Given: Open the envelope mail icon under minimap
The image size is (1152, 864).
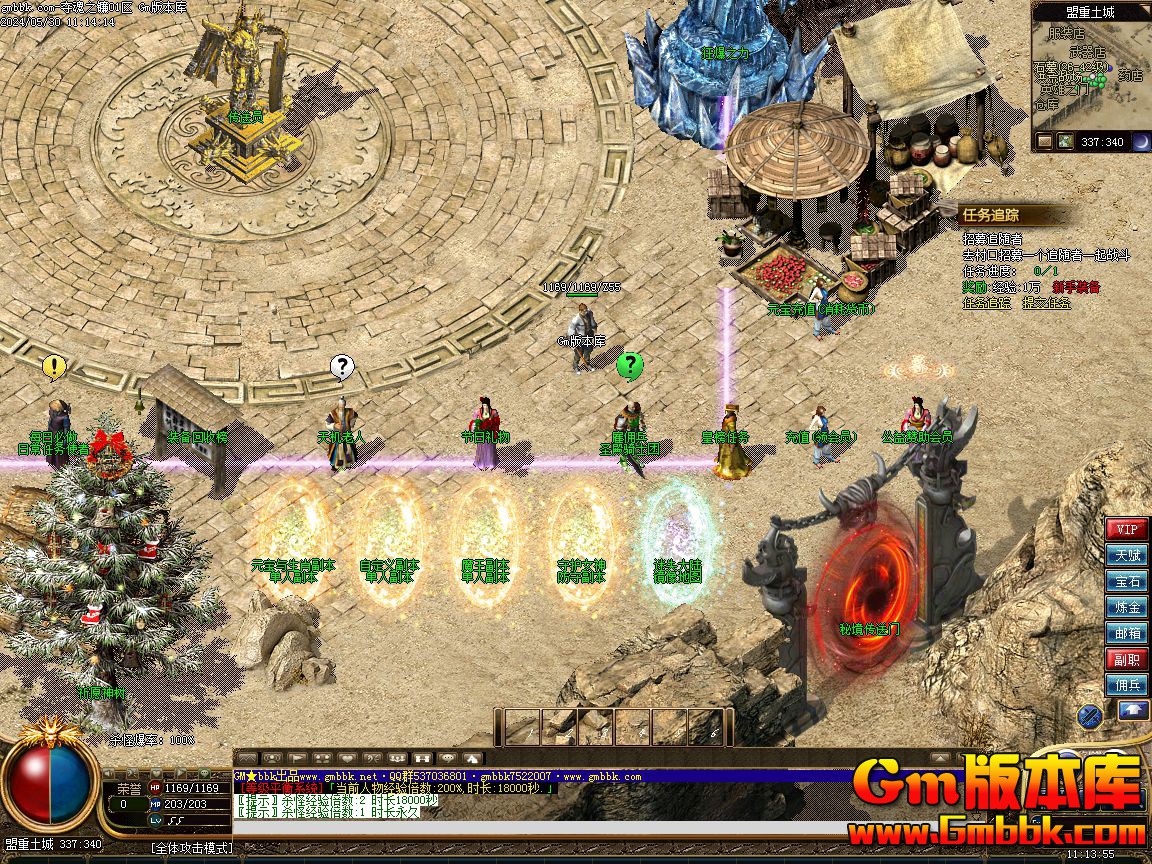Looking at the screenshot, I should click(x=1045, y=142).
